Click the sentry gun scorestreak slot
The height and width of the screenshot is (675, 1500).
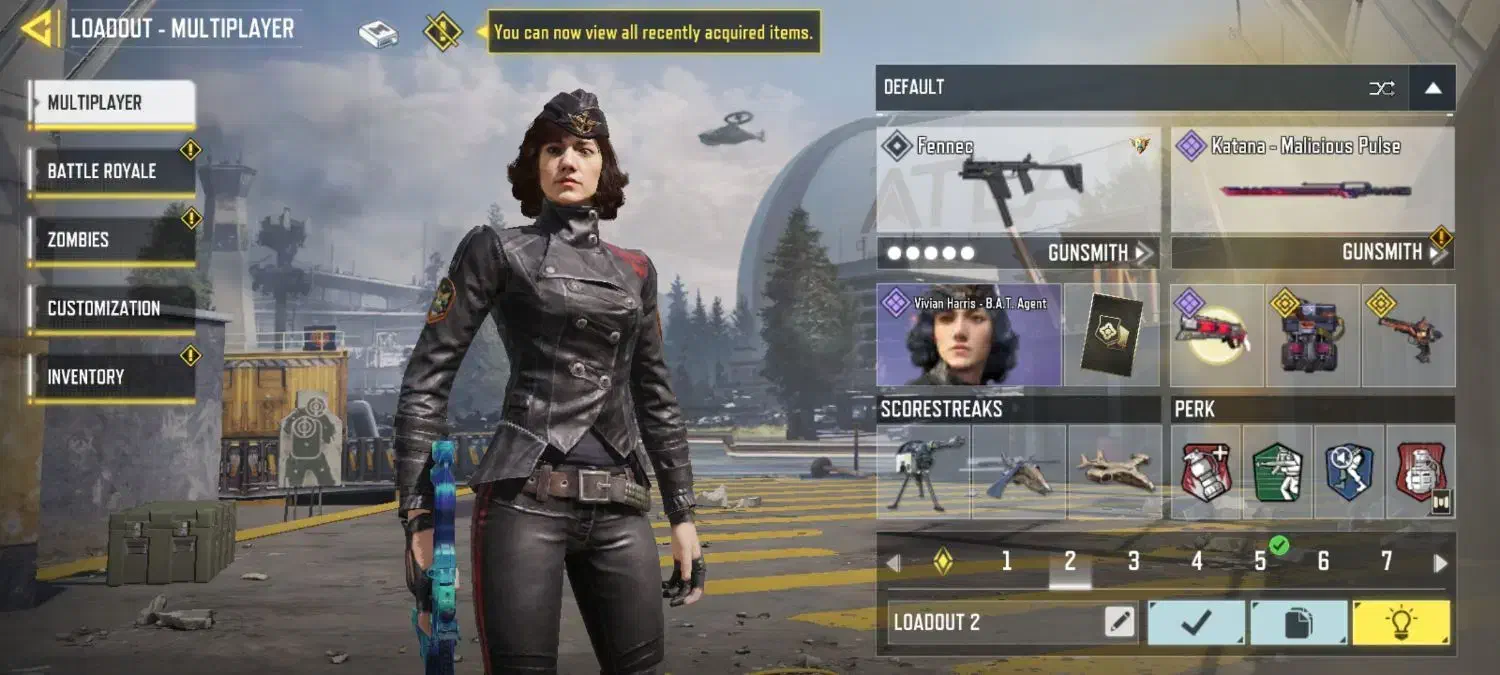[923, 472]
